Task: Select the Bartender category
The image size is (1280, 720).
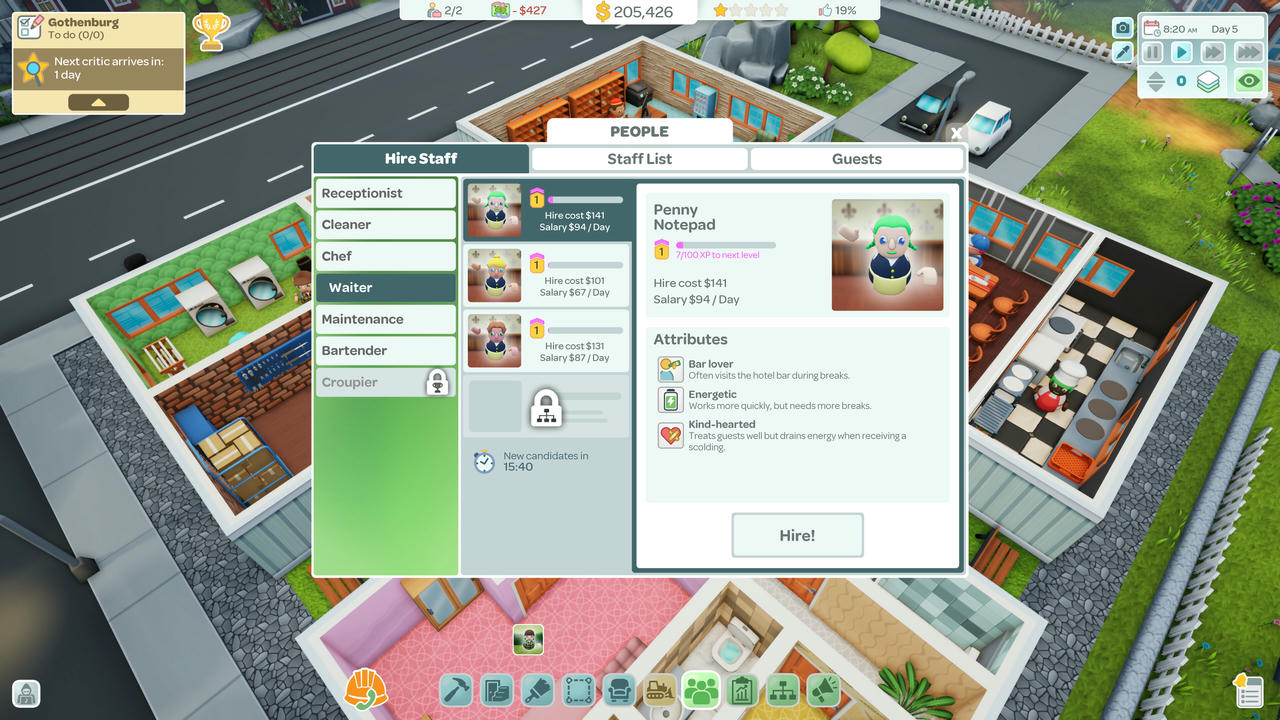Action: tap(386, 350)
